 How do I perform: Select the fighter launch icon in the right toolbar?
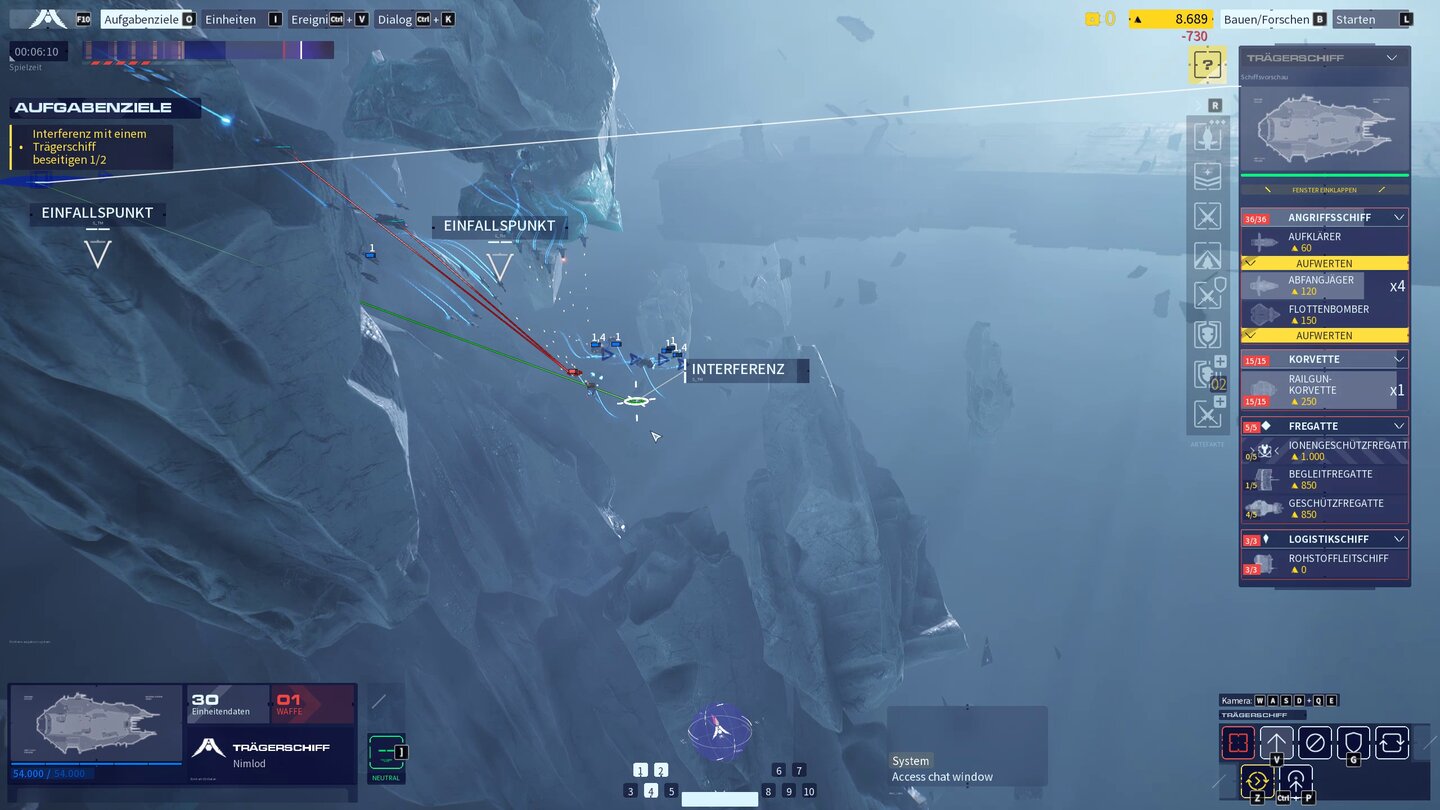(1207, 137)
